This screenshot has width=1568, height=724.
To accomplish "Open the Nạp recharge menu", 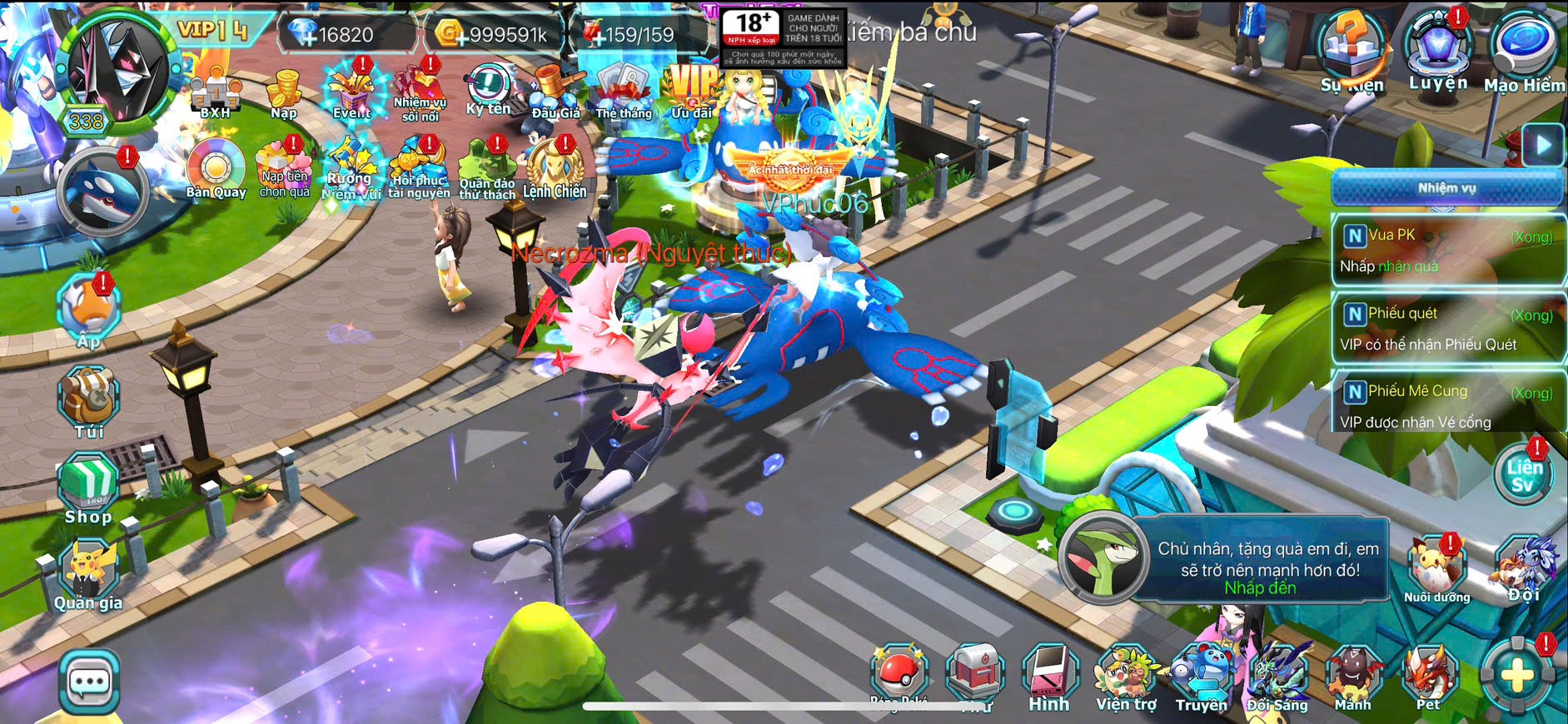I will (284, 93).
